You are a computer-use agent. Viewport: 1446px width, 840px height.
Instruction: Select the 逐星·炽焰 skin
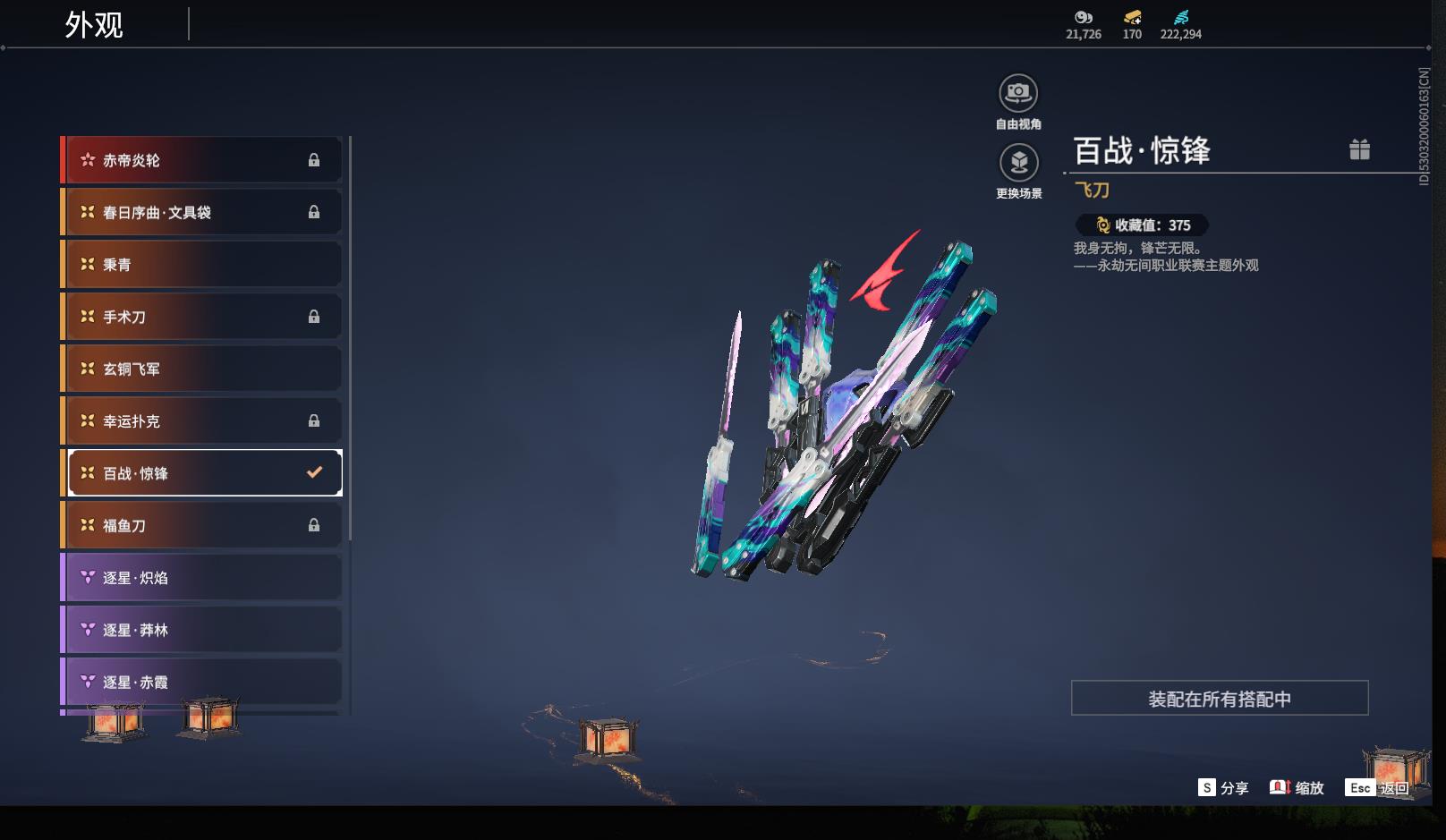click(202, 578)
